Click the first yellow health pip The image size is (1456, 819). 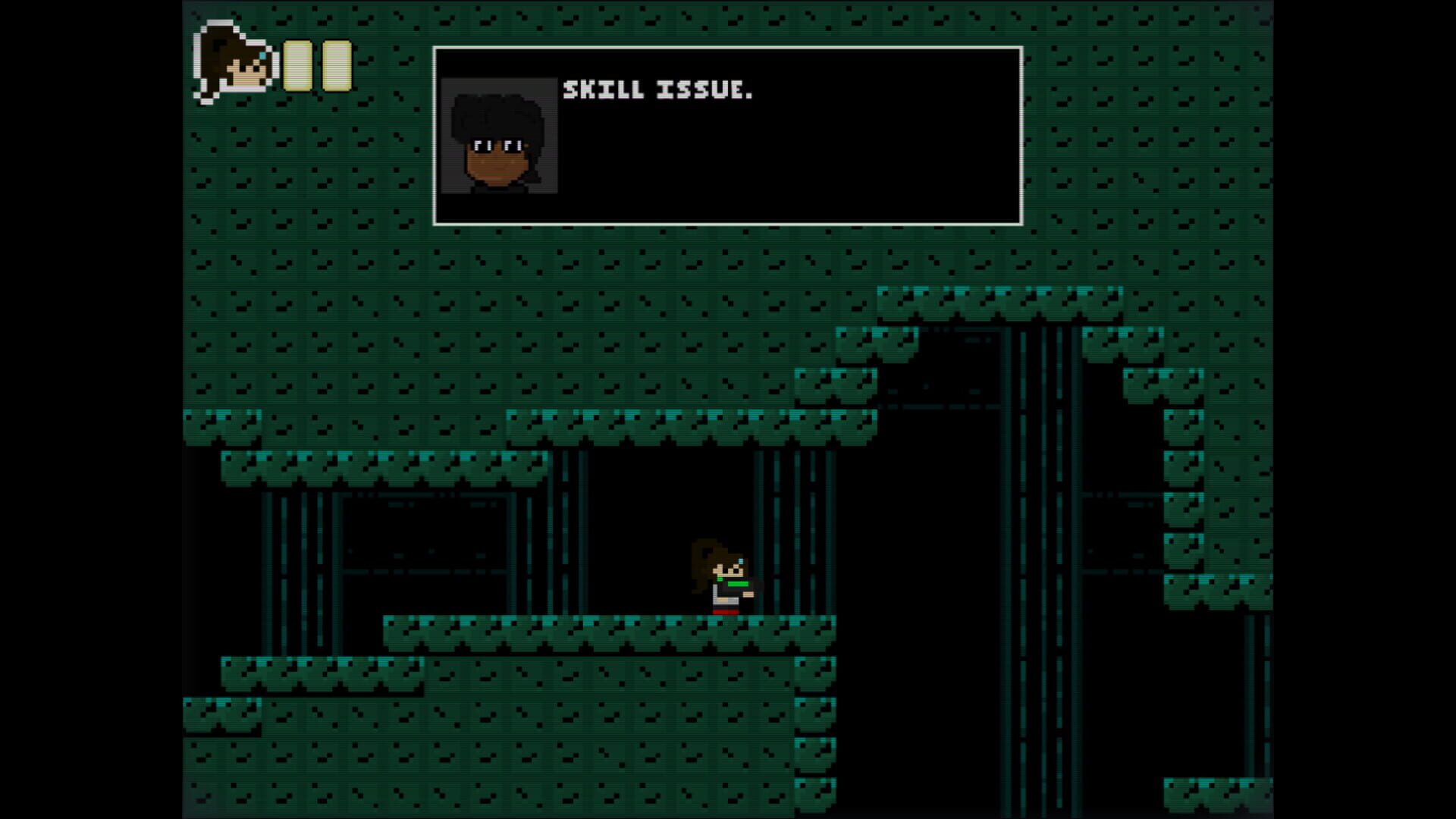[x=298, y=68]
